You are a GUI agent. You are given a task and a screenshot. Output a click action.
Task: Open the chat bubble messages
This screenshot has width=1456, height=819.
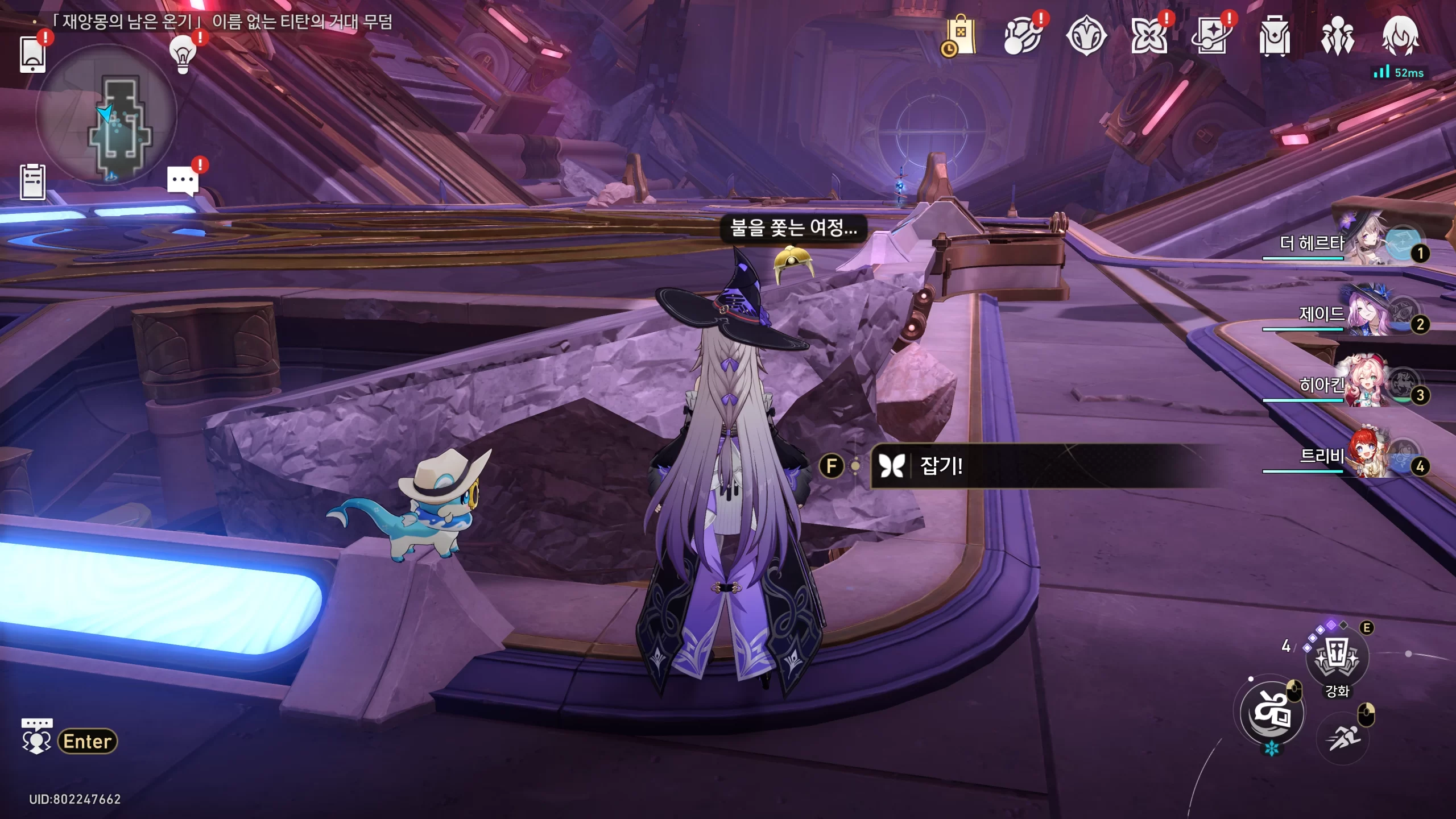pyautogui.click(x=183, y=181)
